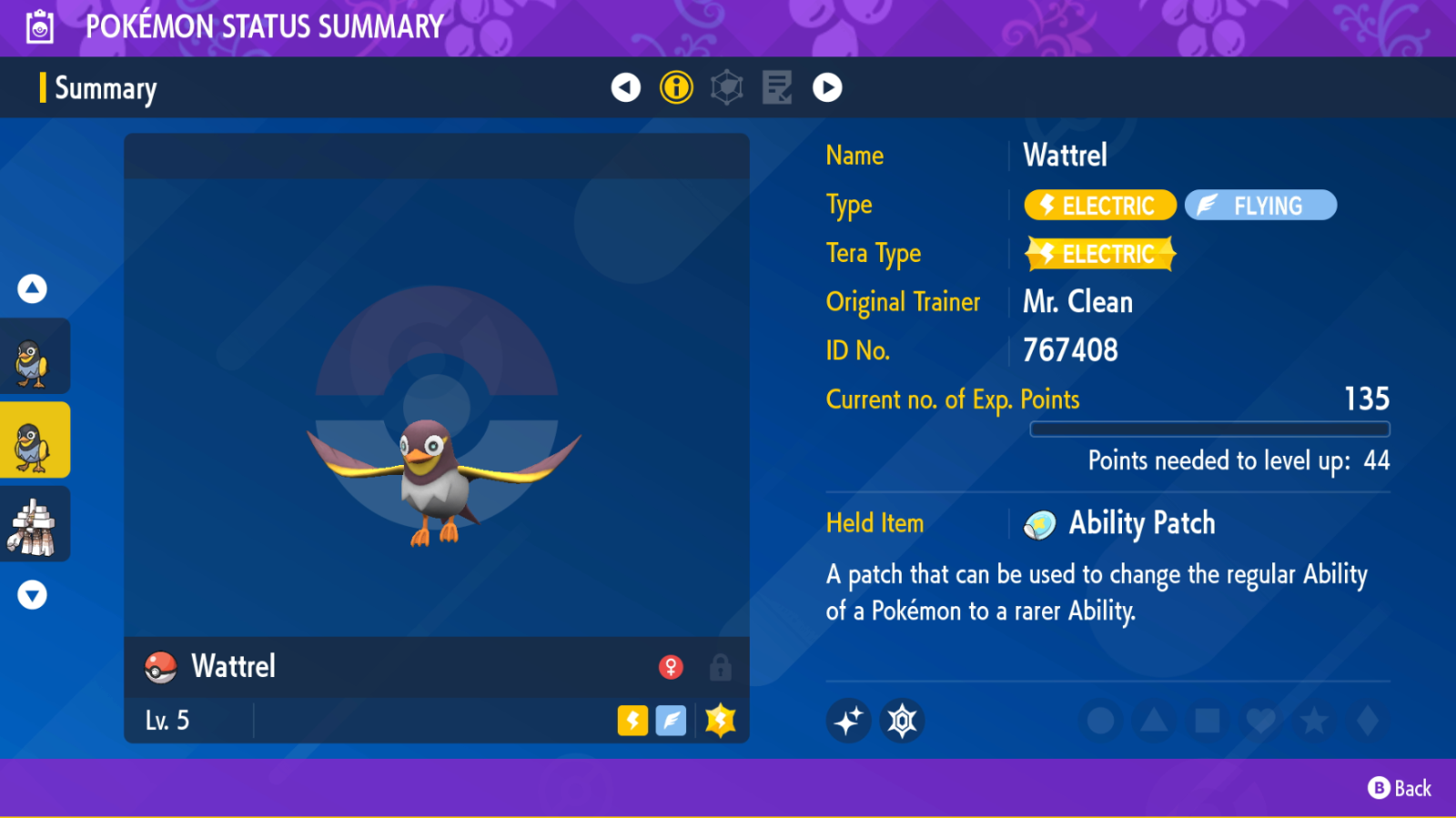
Task: Toggle the star marking
Action: pos(1314,719)
